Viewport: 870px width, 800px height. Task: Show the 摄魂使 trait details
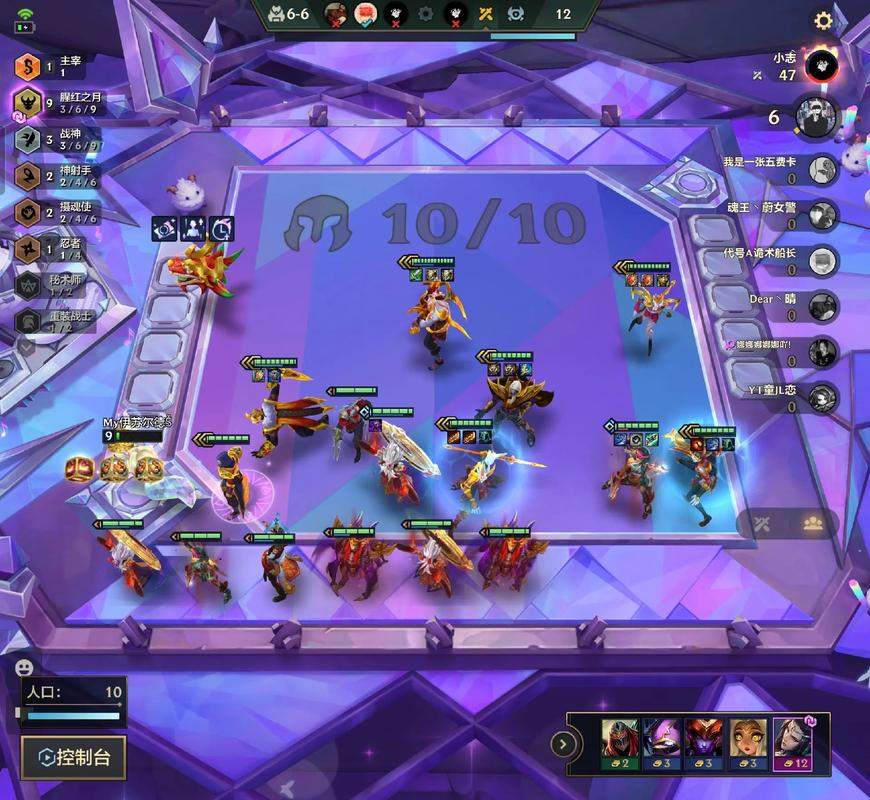point(28,212)
